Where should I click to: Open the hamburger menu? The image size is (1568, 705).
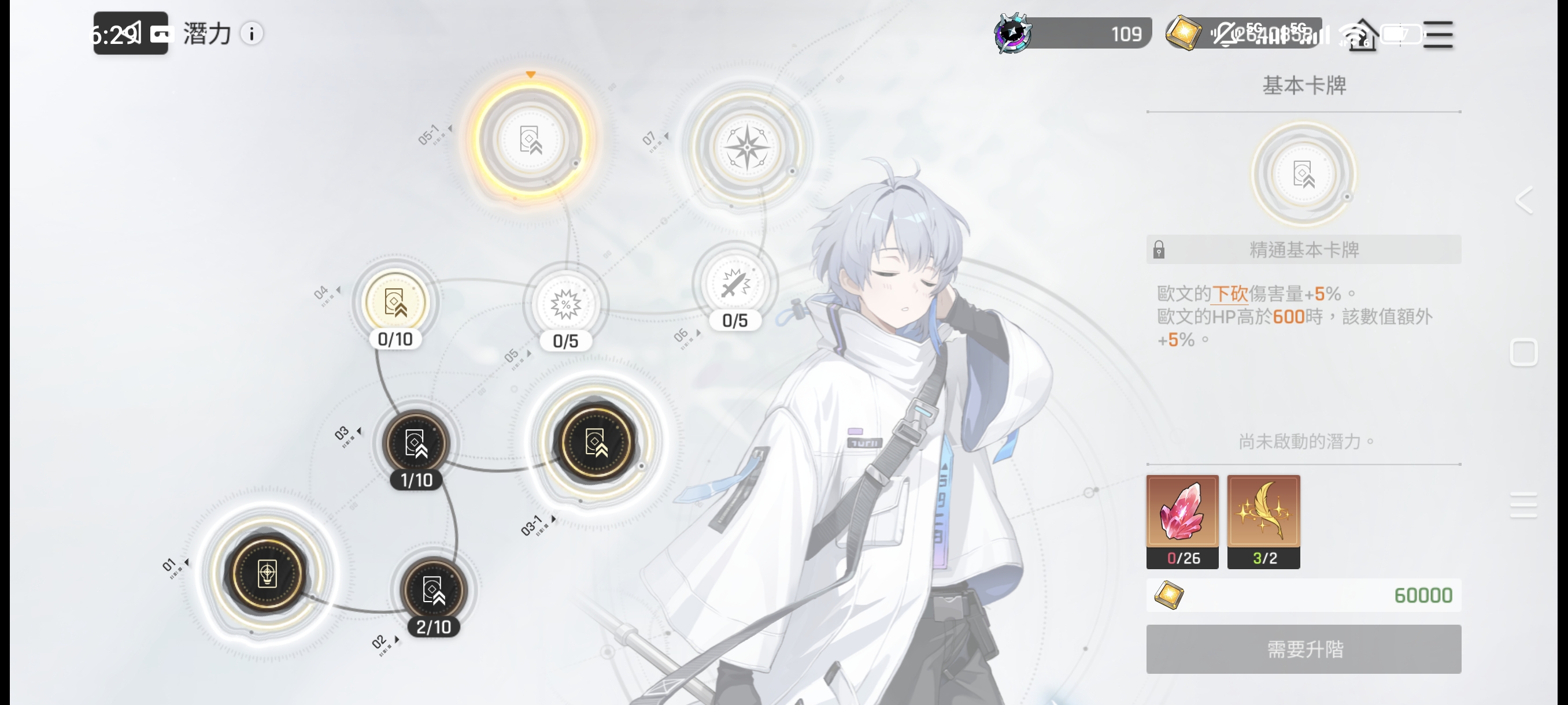click(x=1438, y=34)
